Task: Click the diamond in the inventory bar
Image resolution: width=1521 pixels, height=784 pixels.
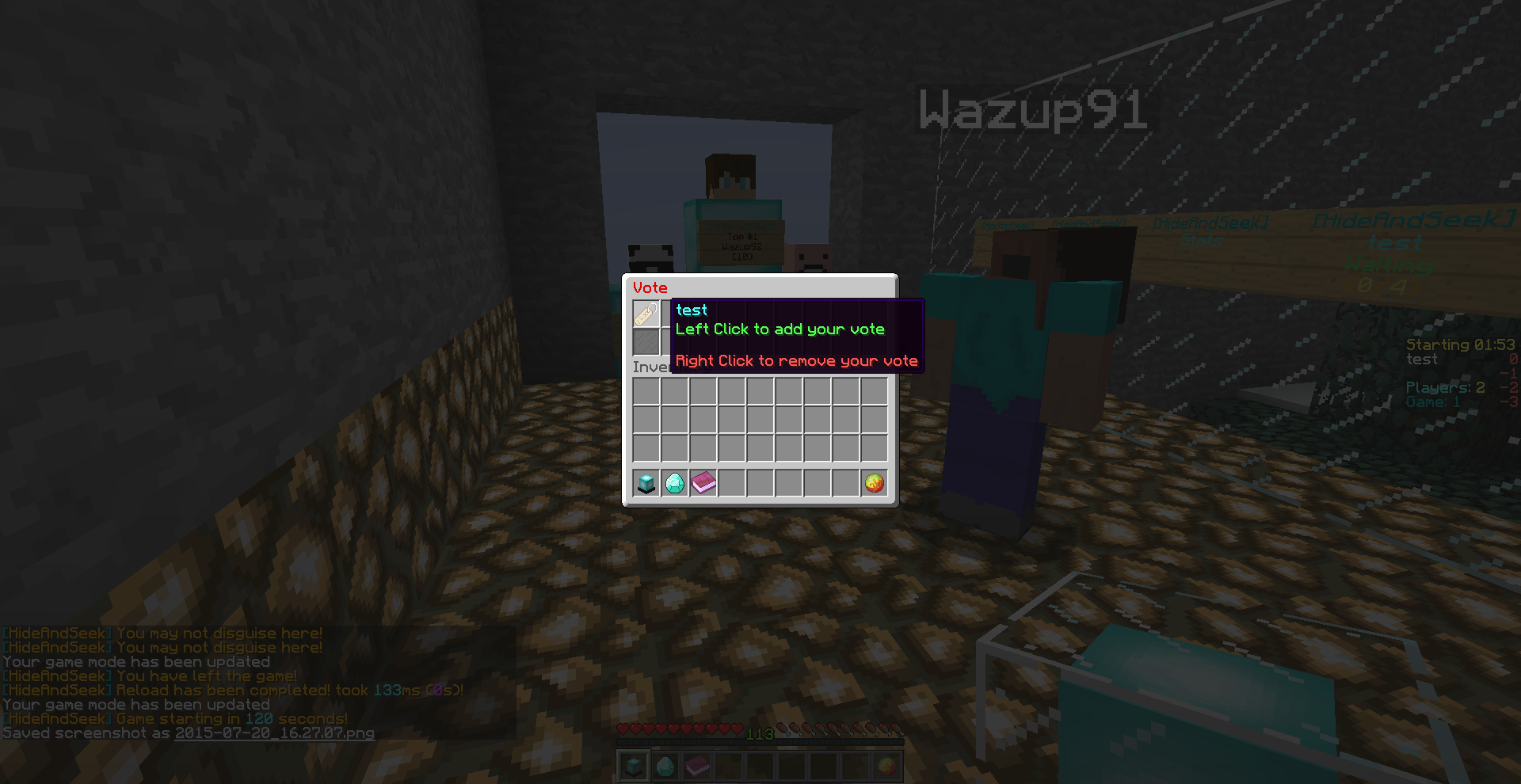Action: (673, 483)
